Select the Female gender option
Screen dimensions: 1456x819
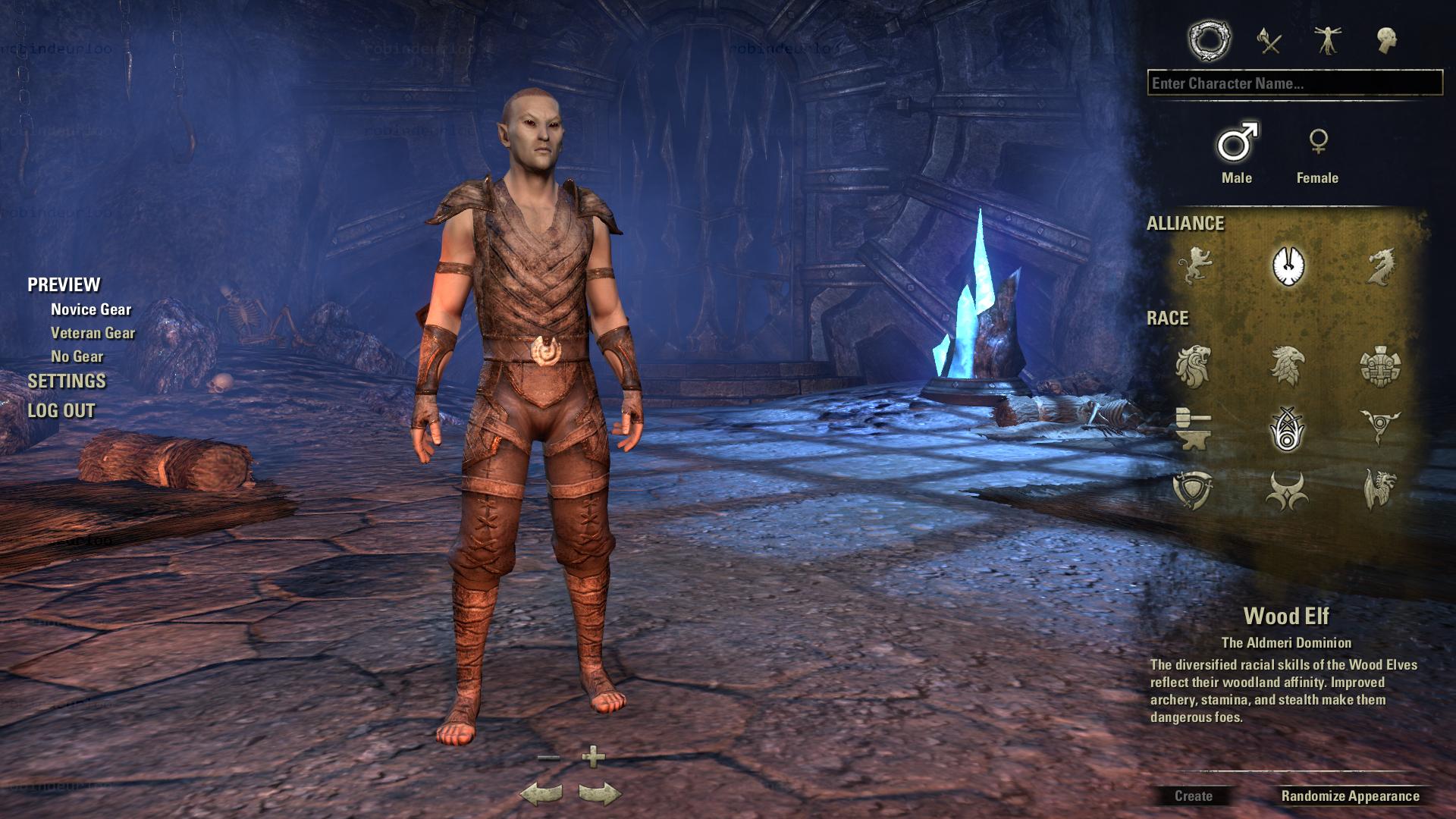pyautogui.click(x=1317, y=152)
